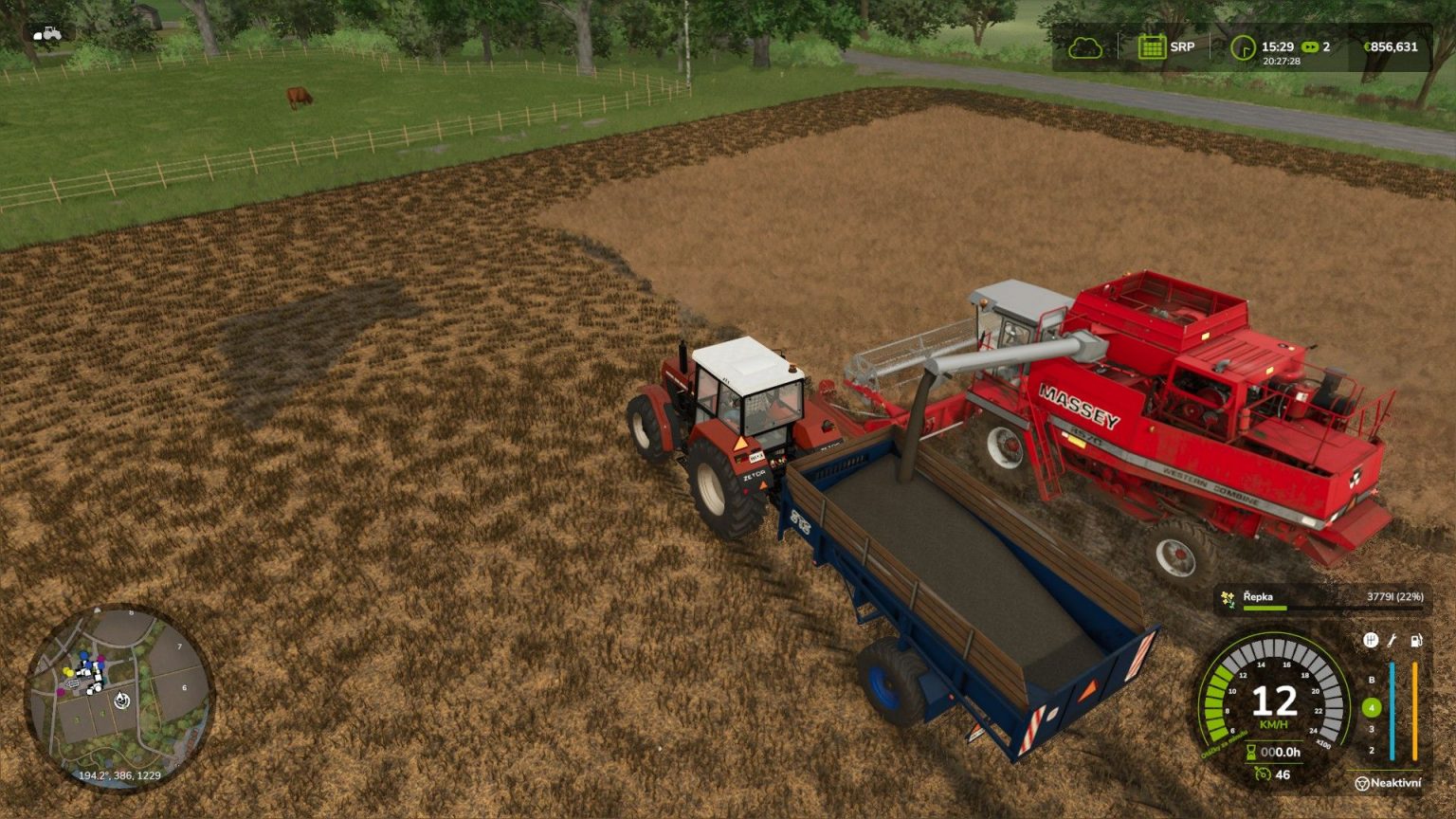Toggle the Neaktivní steering wheel indicator
The width and height of the screenshot is (1456, 819).
coord(1390,783)
